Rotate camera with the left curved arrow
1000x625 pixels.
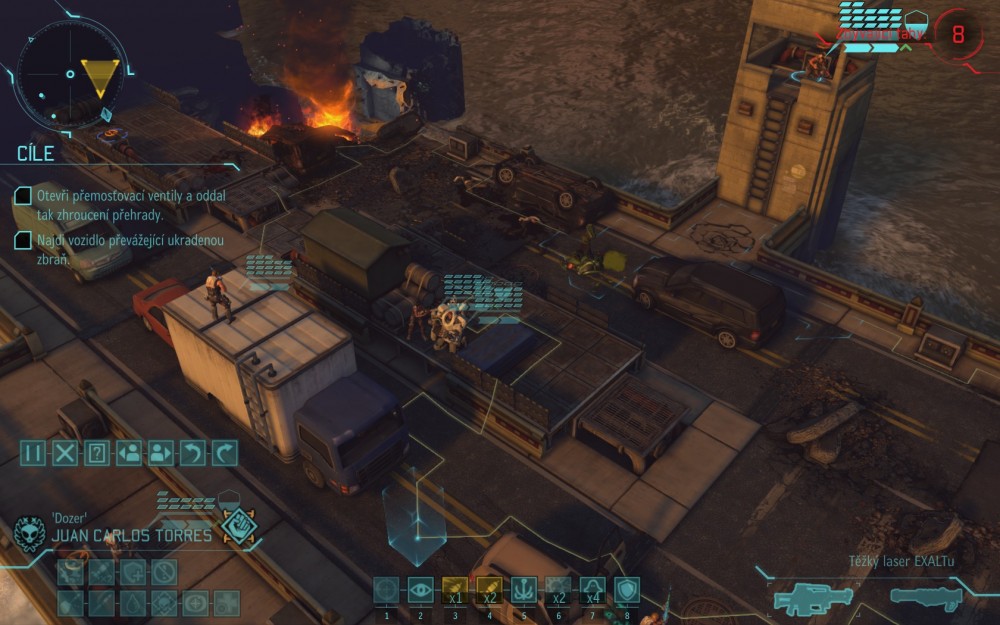tap(193, 453)
